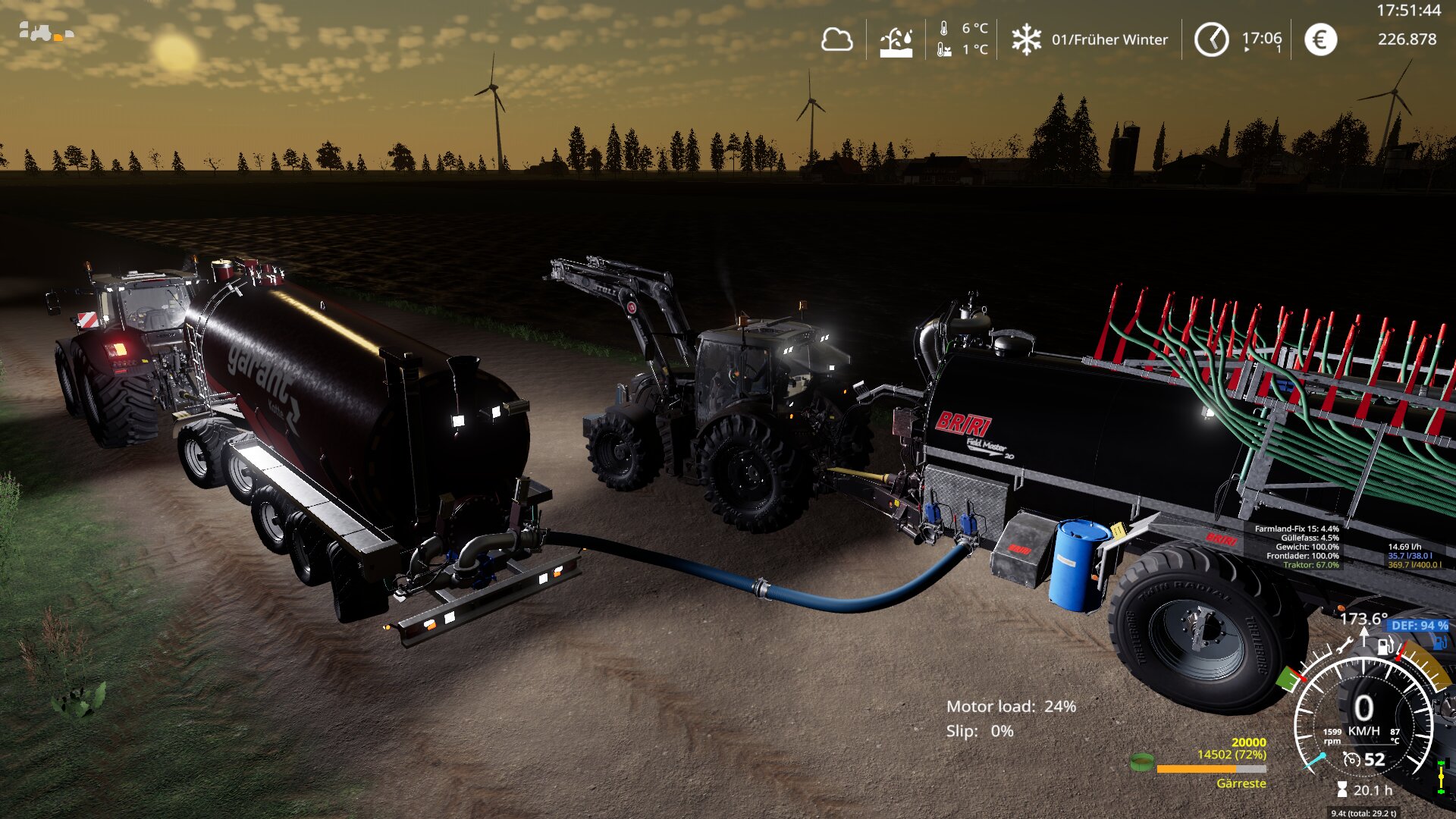Select the blue DEF 94 % indicator
The image size is (1456, 819).
coord(1419,626)
